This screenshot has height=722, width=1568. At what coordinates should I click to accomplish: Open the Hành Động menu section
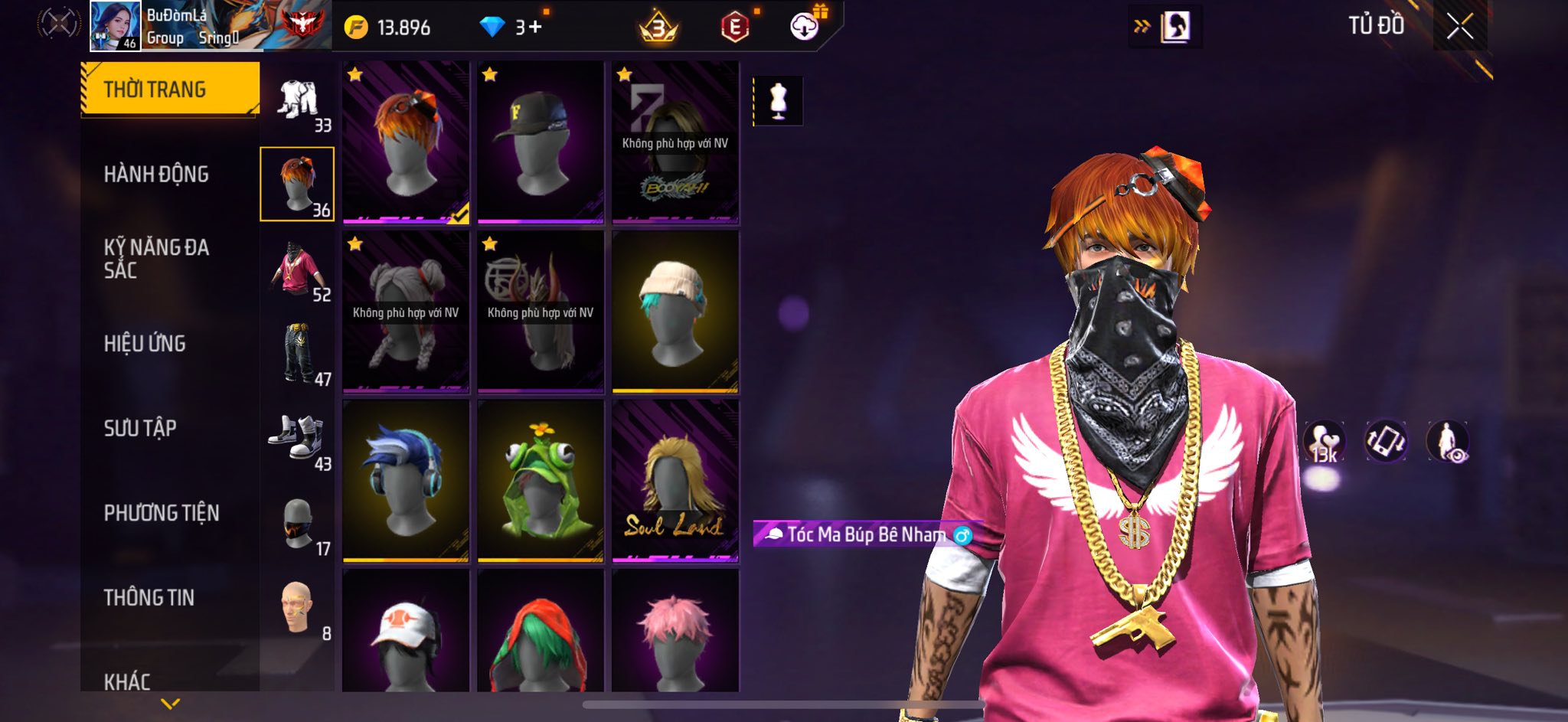(156, 175)
